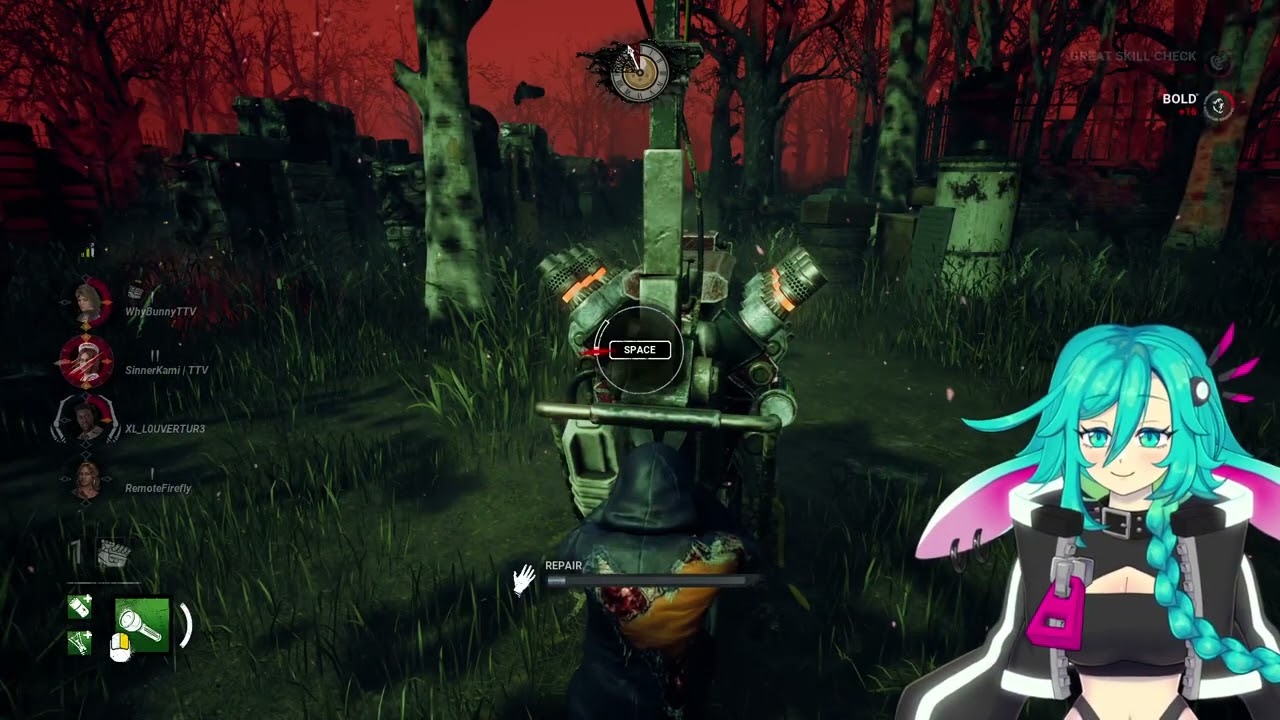The image size is (1280, 720).
Task: Select RemoteFirefly's survivor portrait
Action: pyautogui.click(x=88, y=480)
